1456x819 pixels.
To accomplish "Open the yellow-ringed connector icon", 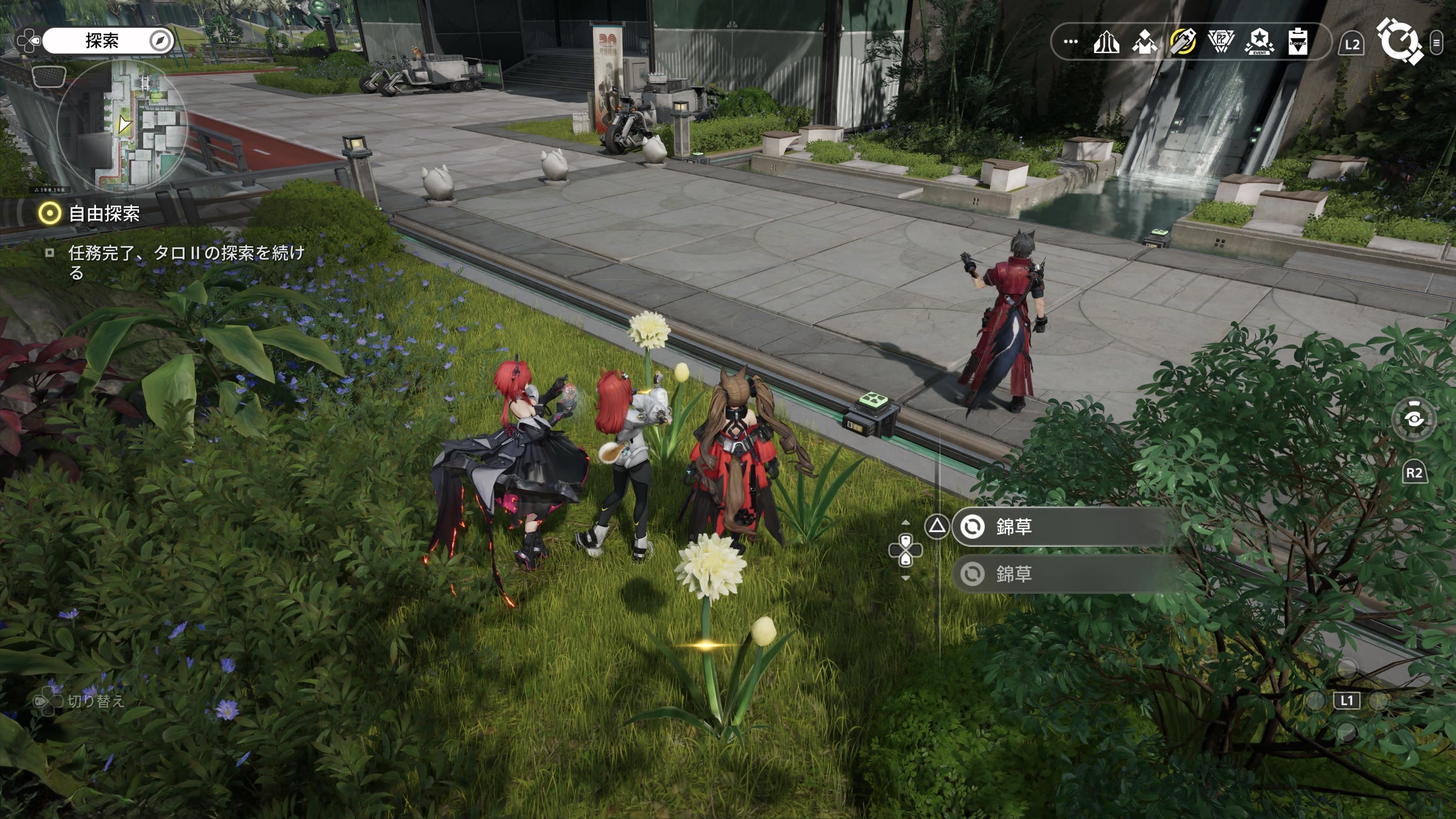I will [x=1183, y=42].
